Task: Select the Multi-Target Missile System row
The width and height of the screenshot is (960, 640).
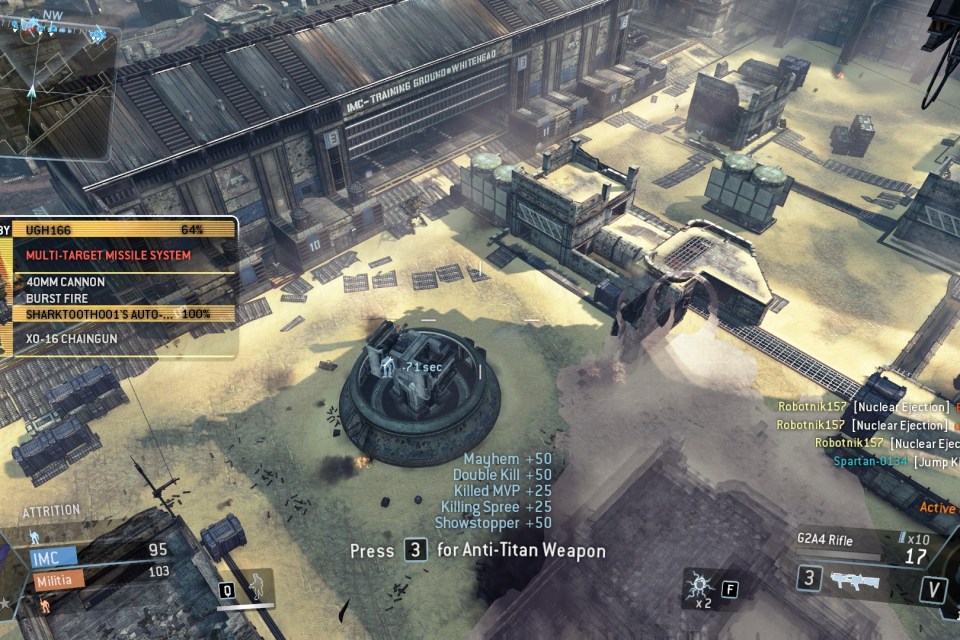Action: click(120, 256)
